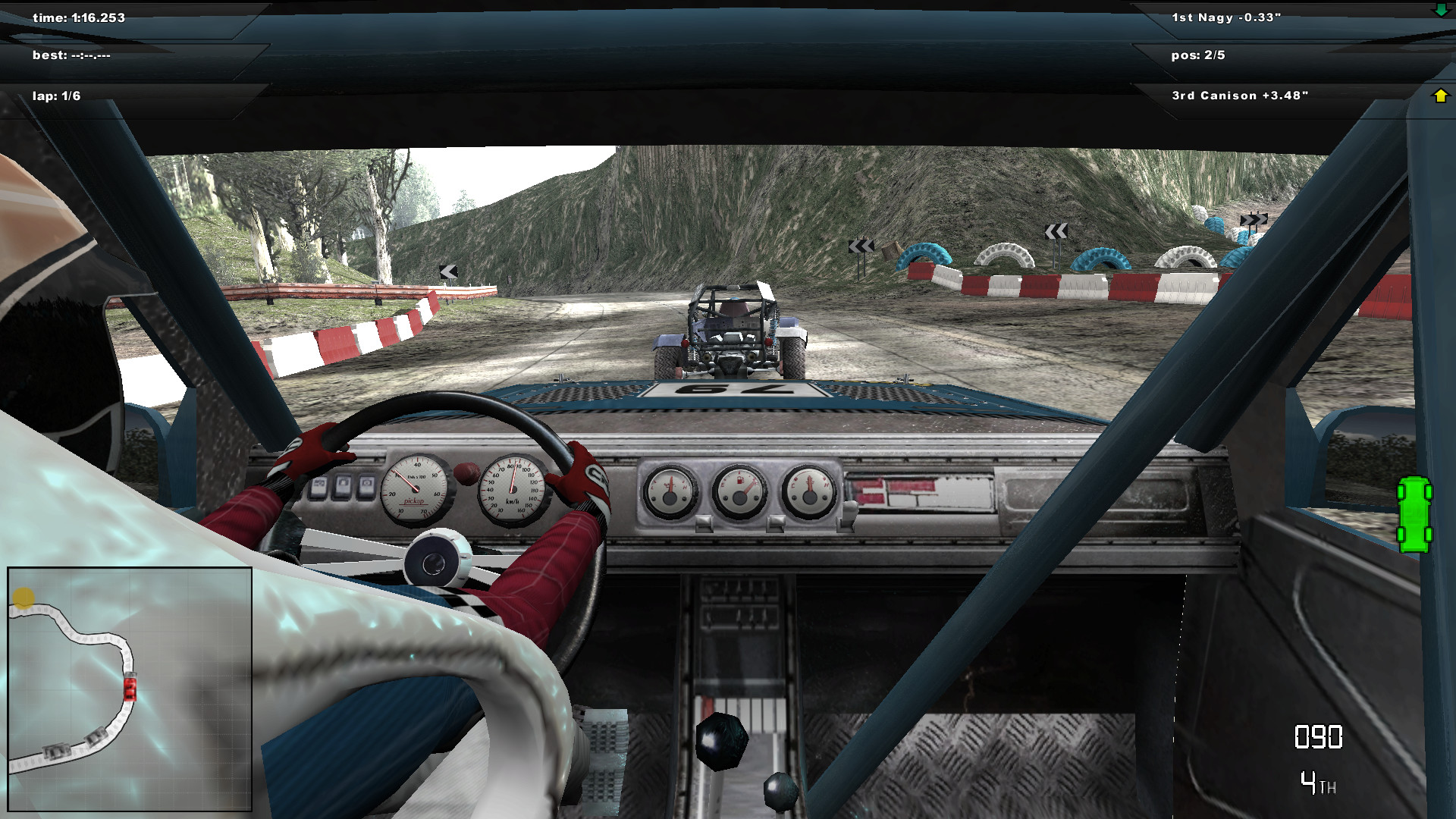
Task: Click the yellow car marker on the minimap
Action: (x=23, y=598)
